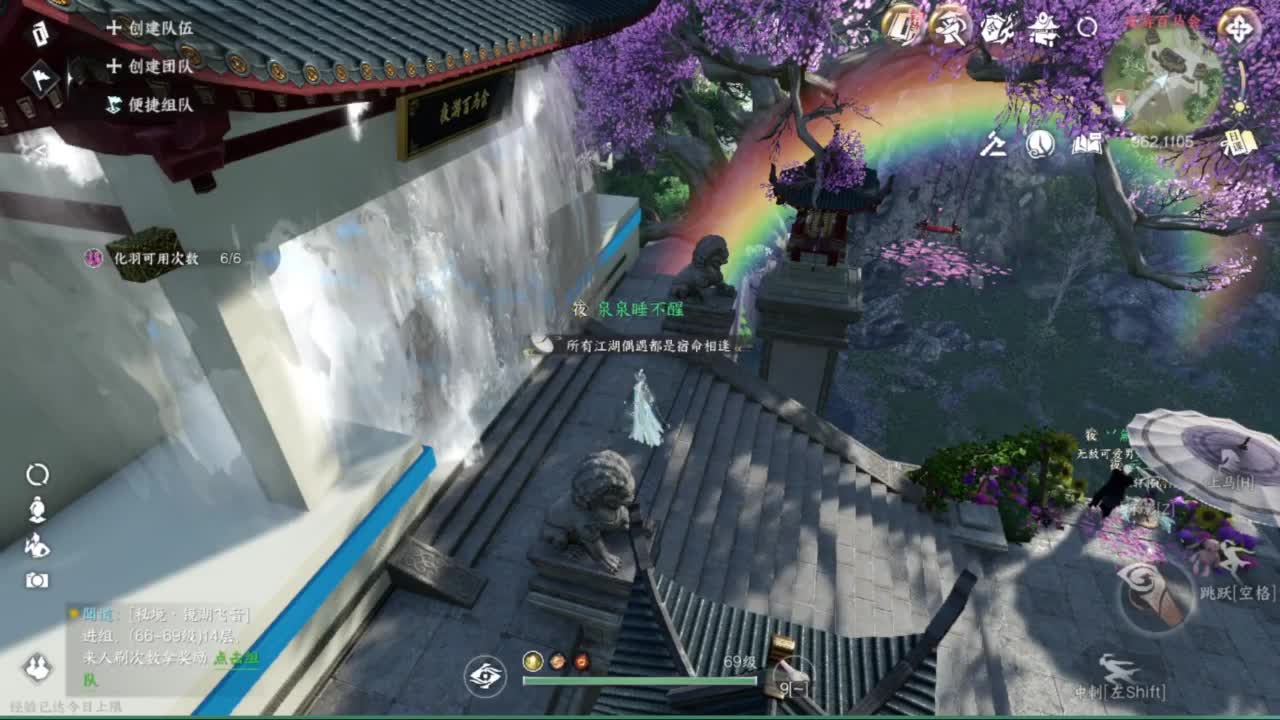Toggle the emote character icon on left sidebar
The image size is (1280, 720).
38,508
